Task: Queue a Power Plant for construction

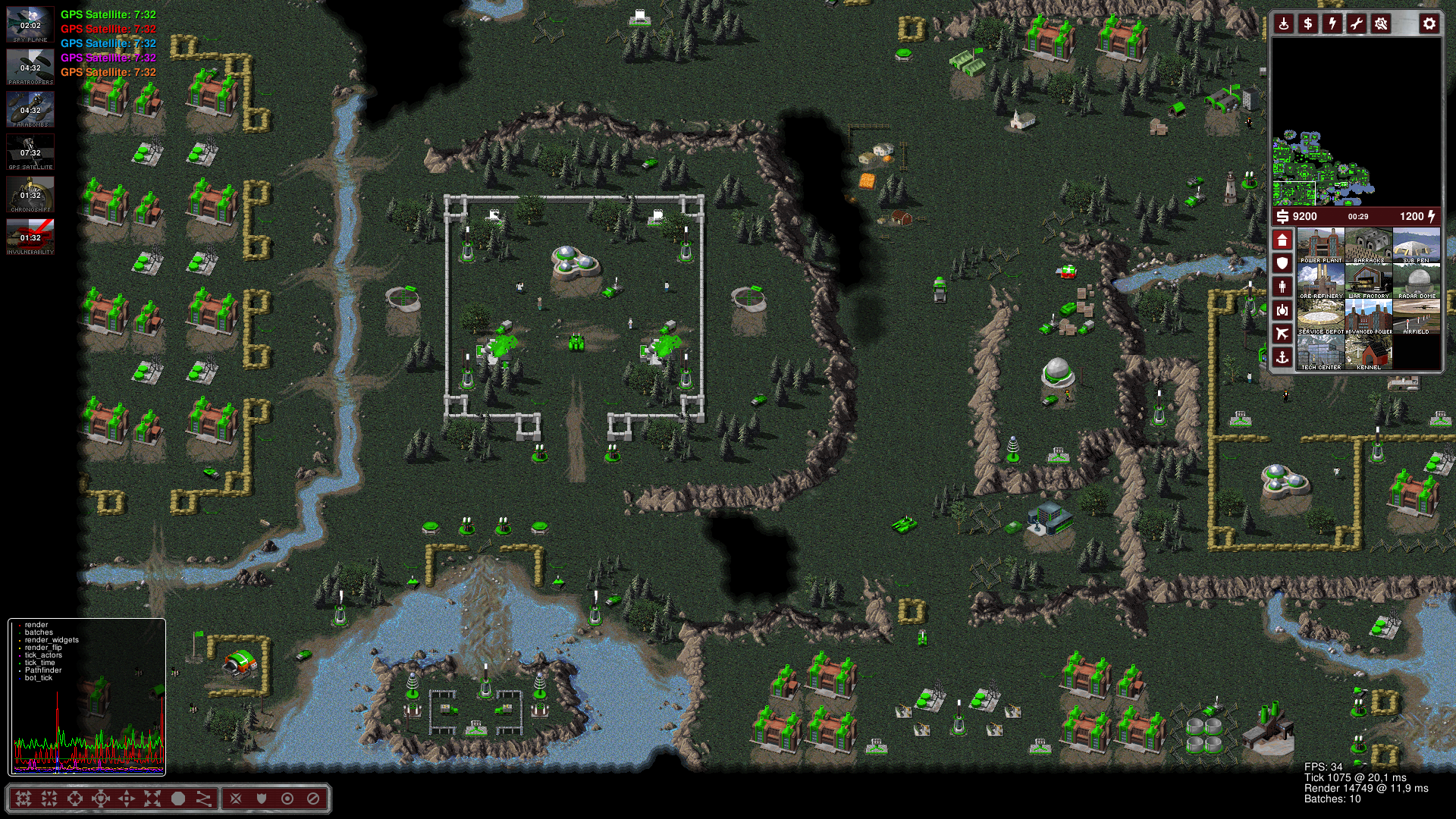Action: (x=1321, y=245)
